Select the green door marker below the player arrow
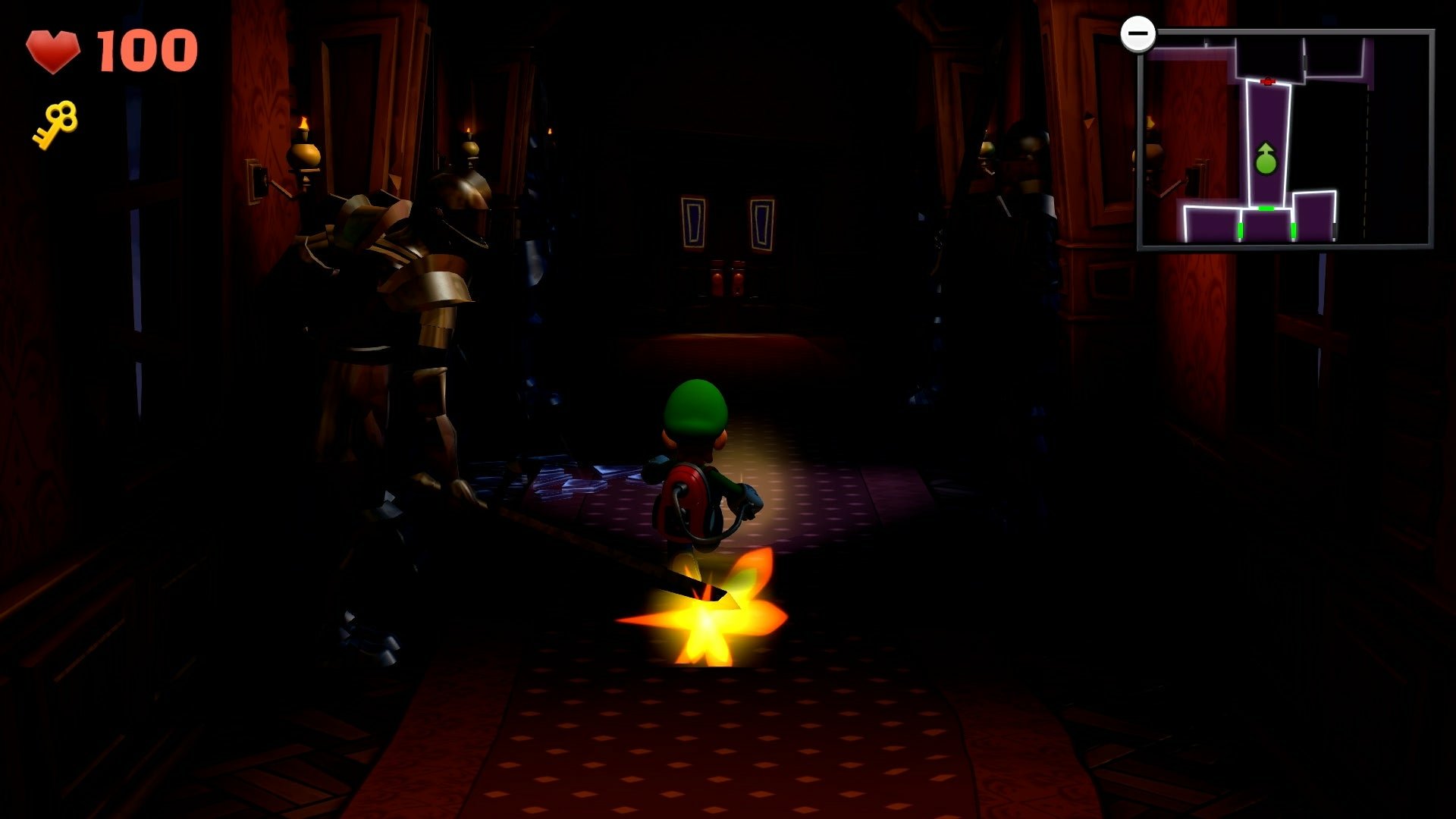This screenshot has height=819, width=1456. pyautogui.click(x=1266, y=209)
